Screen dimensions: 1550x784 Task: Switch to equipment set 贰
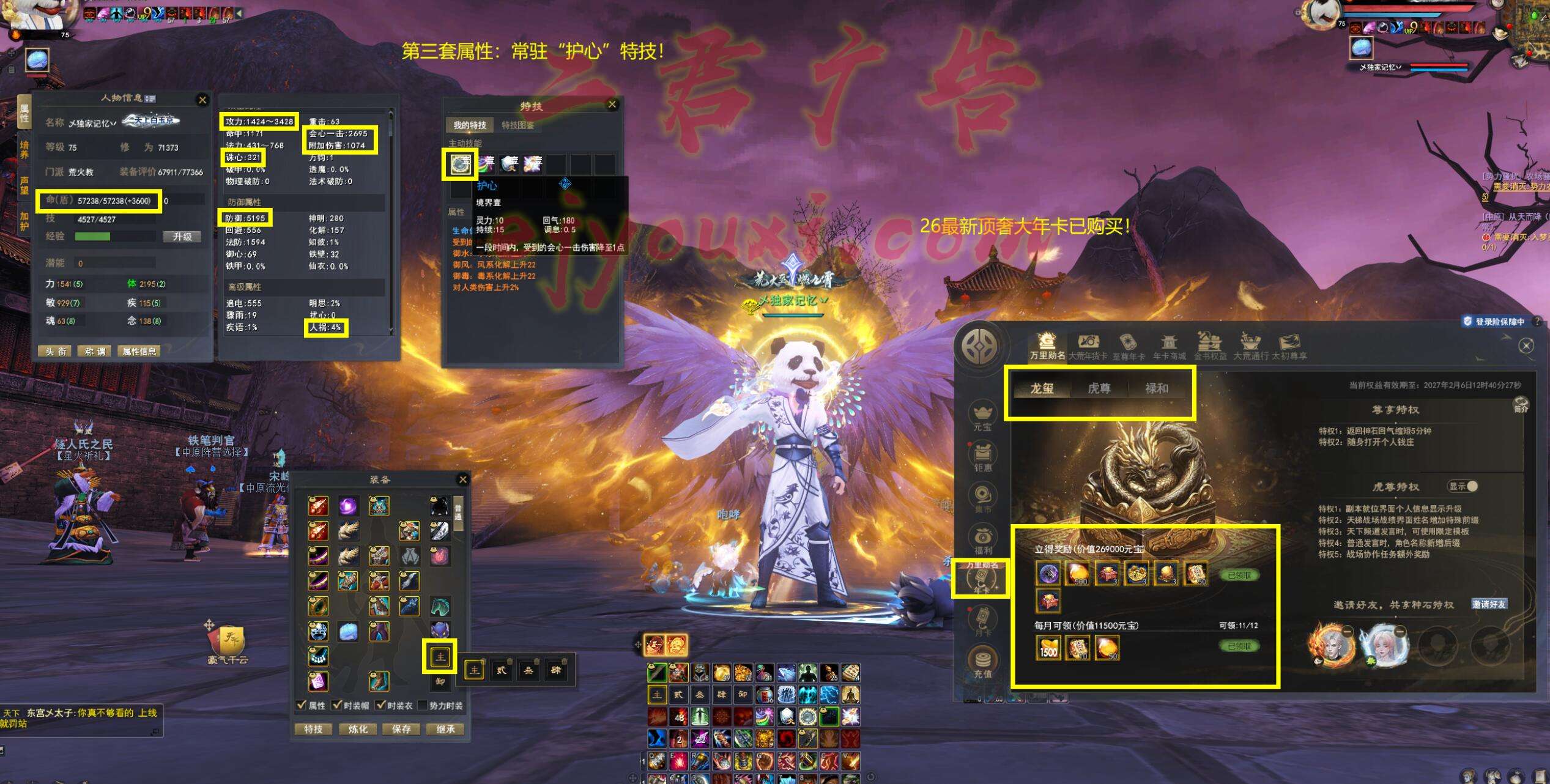pos(502,670)
